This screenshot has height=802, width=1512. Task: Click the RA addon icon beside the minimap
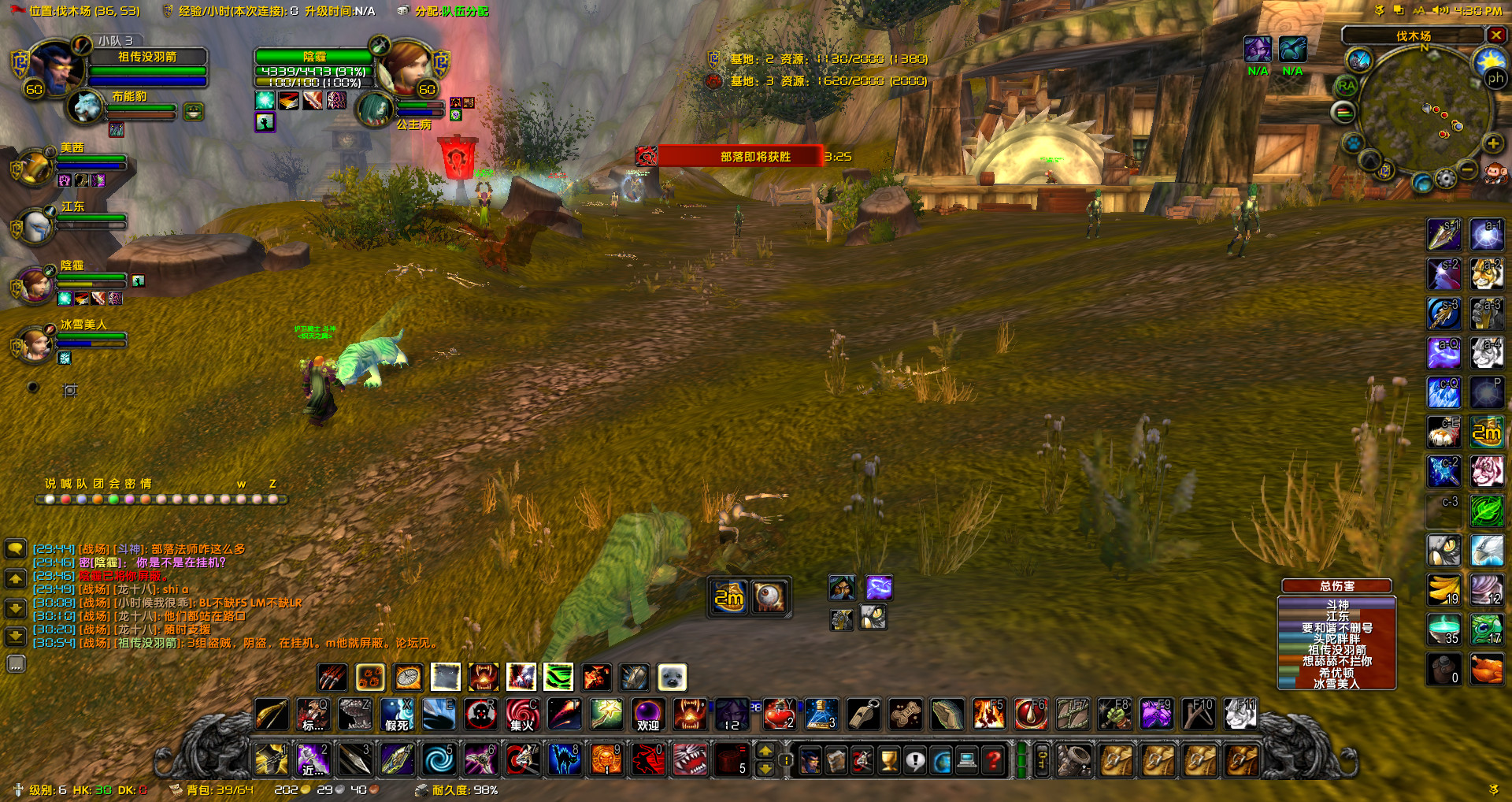[x=1346, y=86]
